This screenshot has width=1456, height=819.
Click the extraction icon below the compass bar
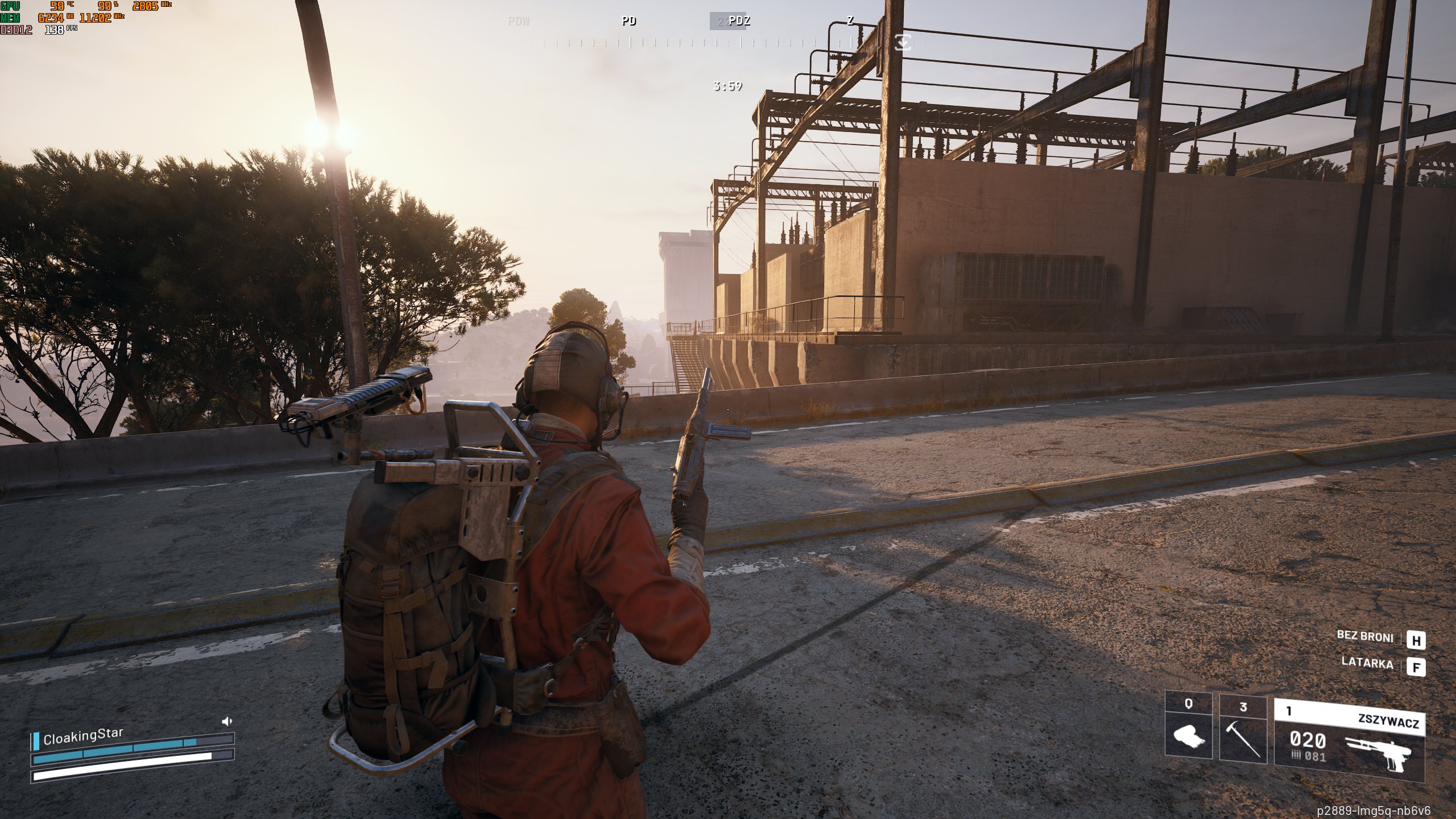pos(902,43)
